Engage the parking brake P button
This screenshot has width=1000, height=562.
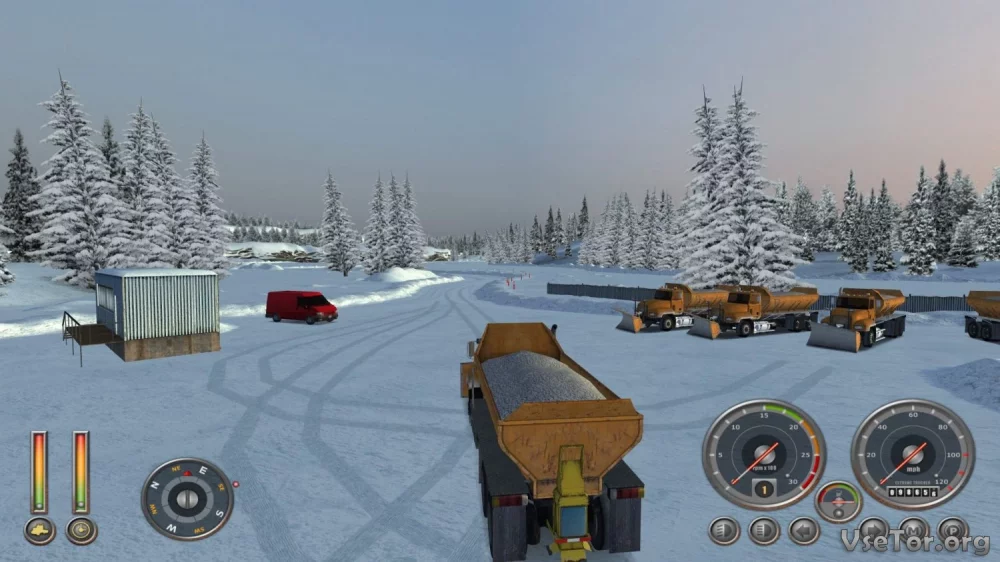click(952, 528)
